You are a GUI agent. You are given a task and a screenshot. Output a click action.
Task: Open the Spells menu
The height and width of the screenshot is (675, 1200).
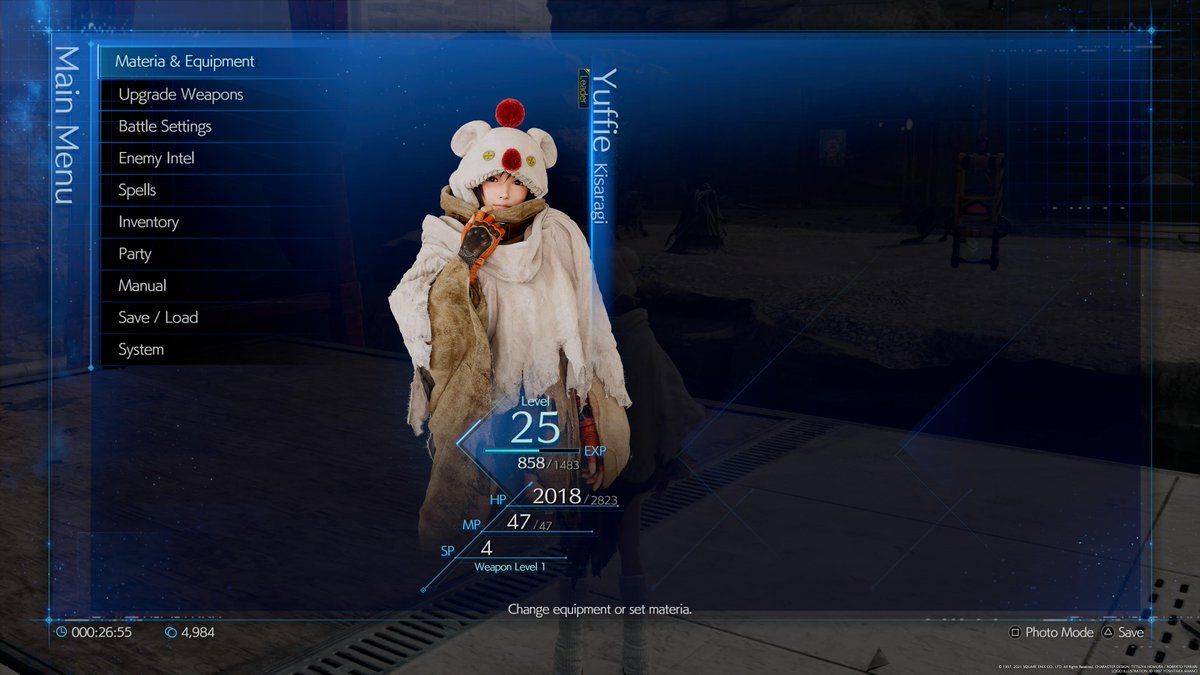tap(137, 190)
